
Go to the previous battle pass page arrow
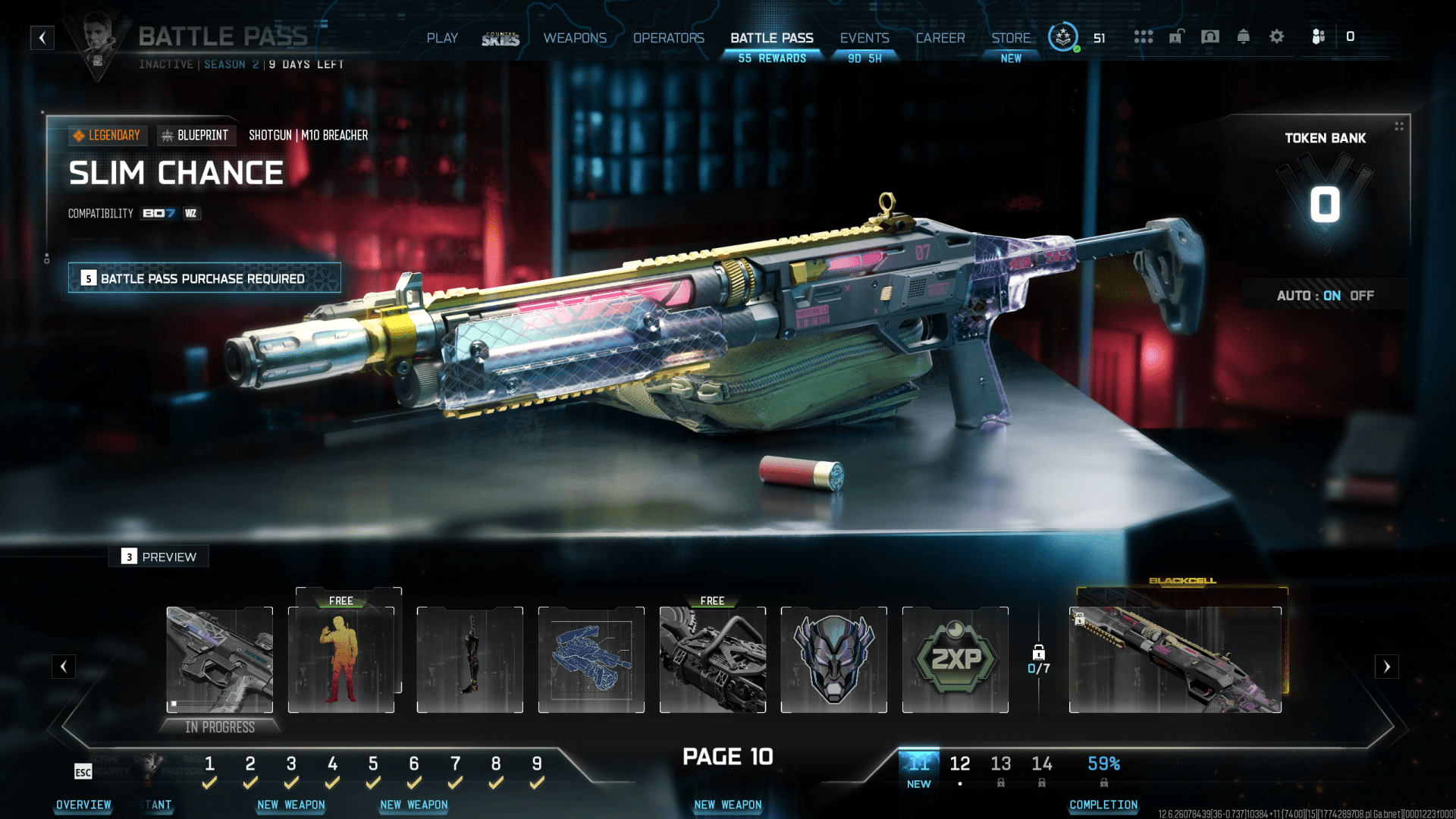click(x=64, y=667)
